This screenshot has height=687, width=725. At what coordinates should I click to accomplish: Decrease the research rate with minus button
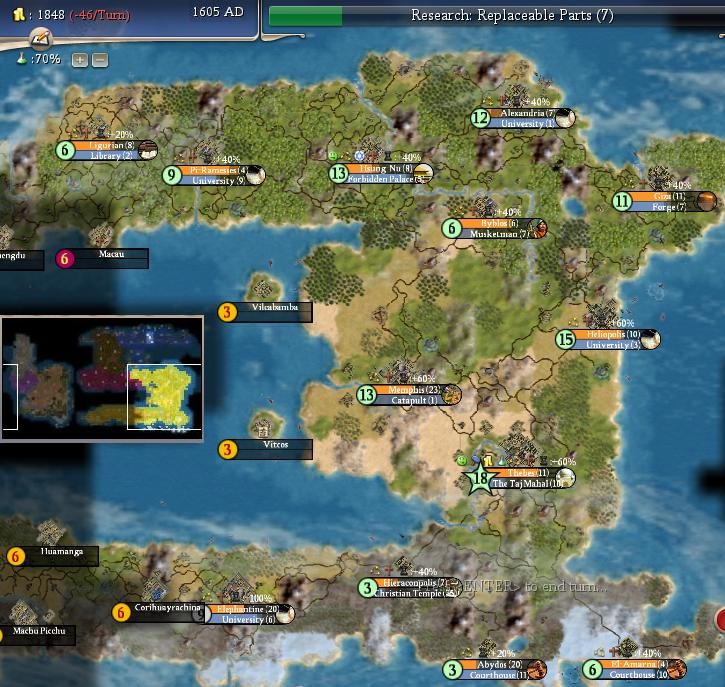tap(100, 59)
